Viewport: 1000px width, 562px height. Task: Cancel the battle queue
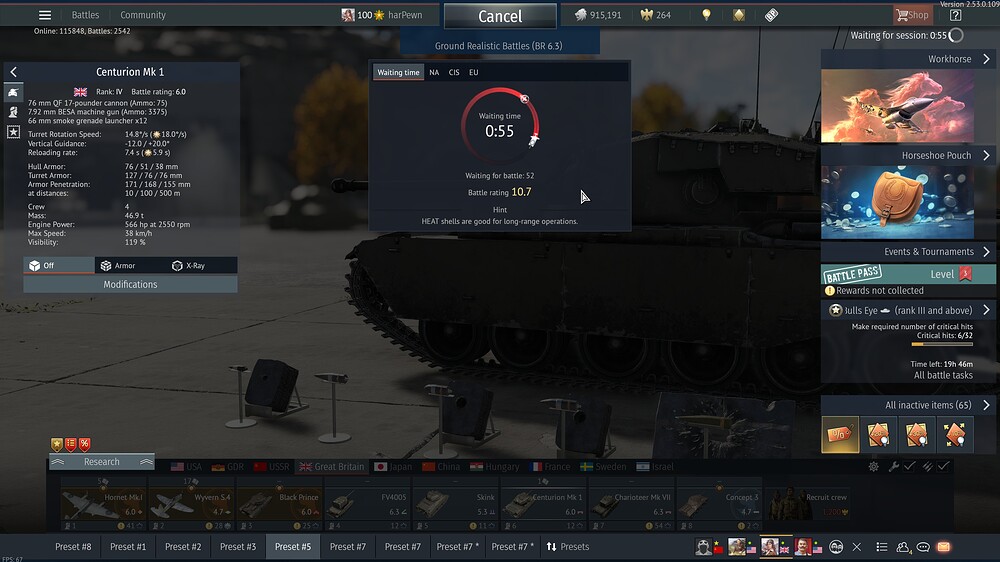500,16
